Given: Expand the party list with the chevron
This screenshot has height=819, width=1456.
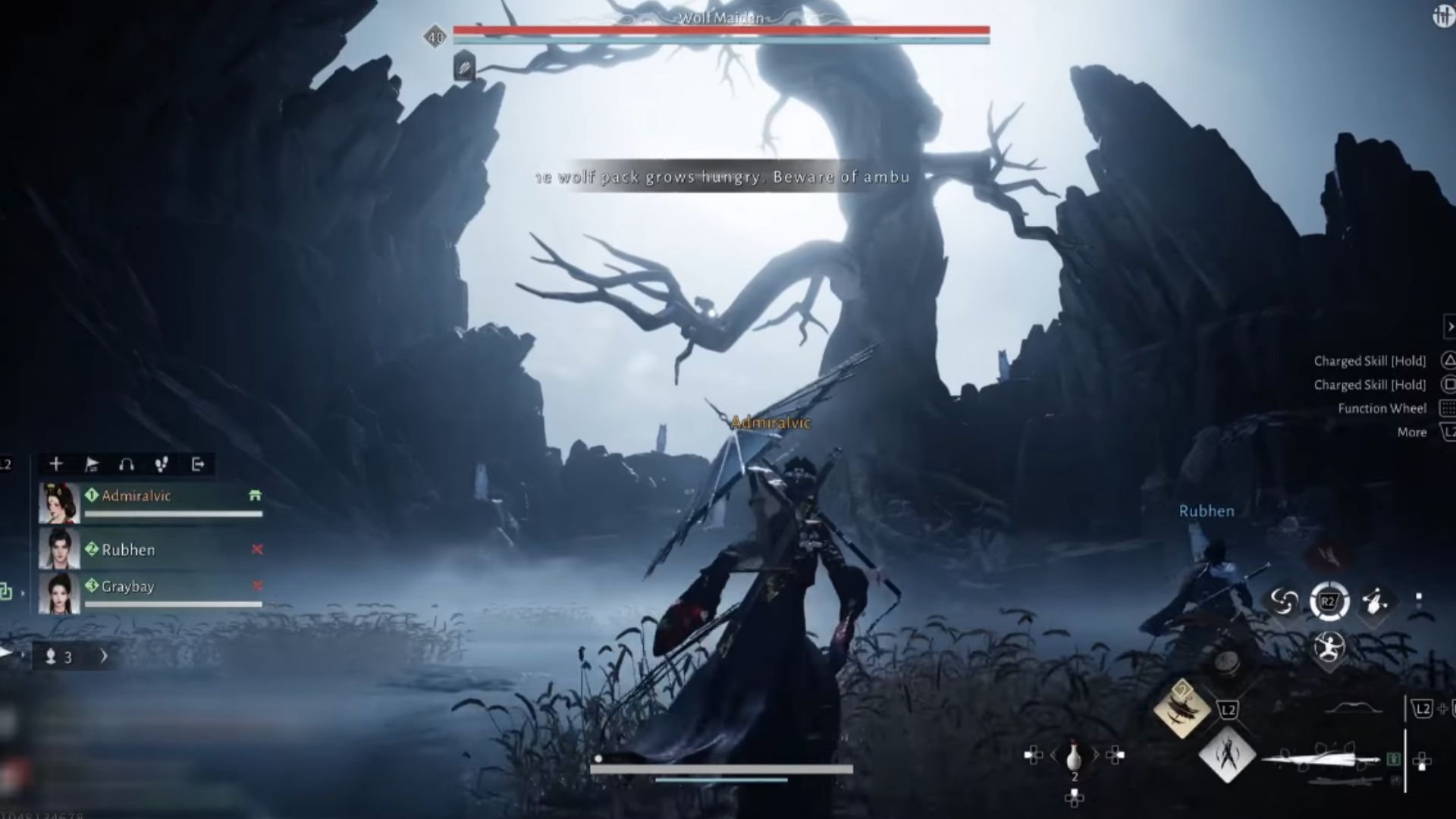Looking at the screenshot, I should pos(104,657).
